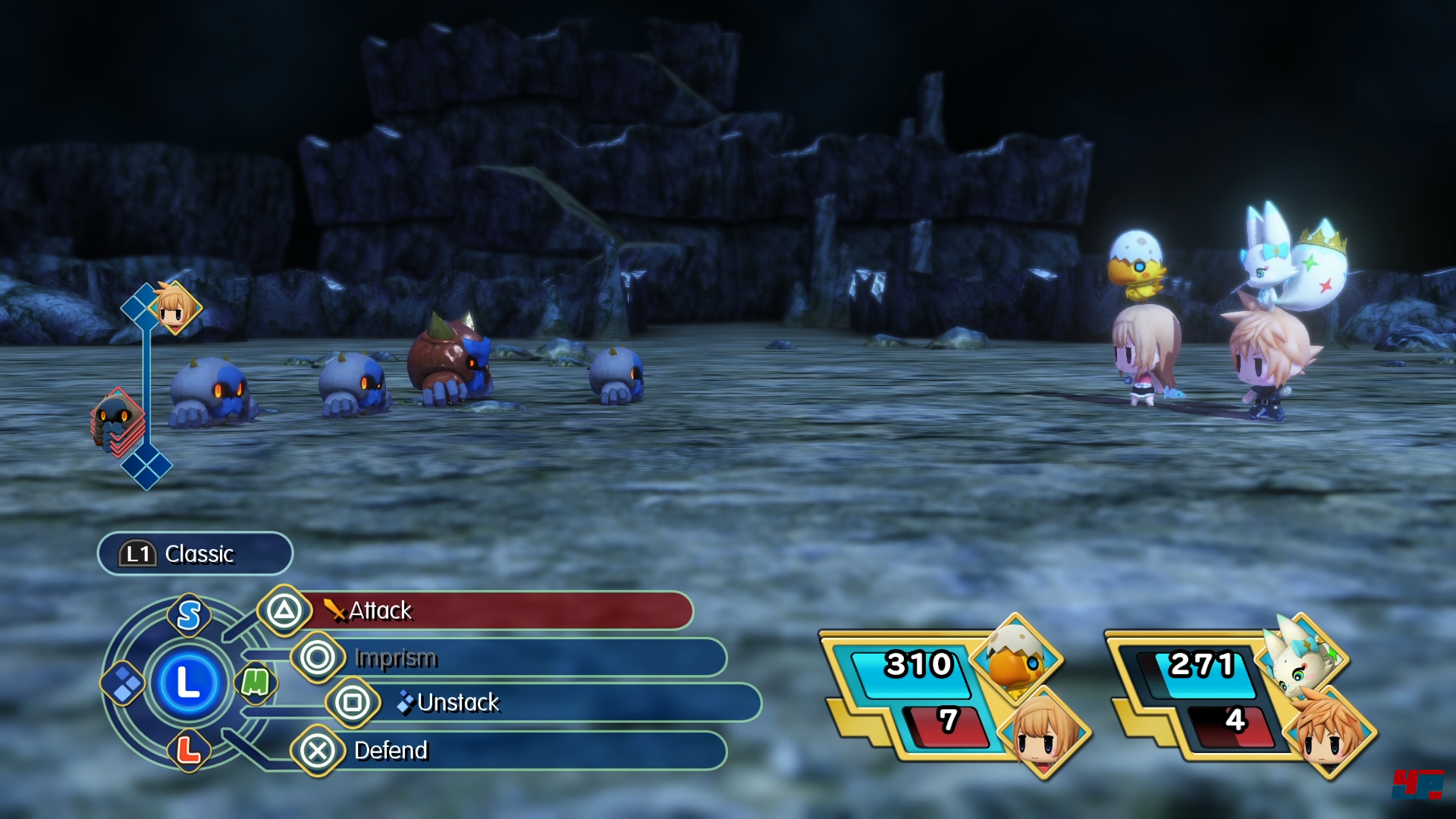Switch to the Classic menu mode
Viewport: 1456px width, 819px height.
click(195, 554)
